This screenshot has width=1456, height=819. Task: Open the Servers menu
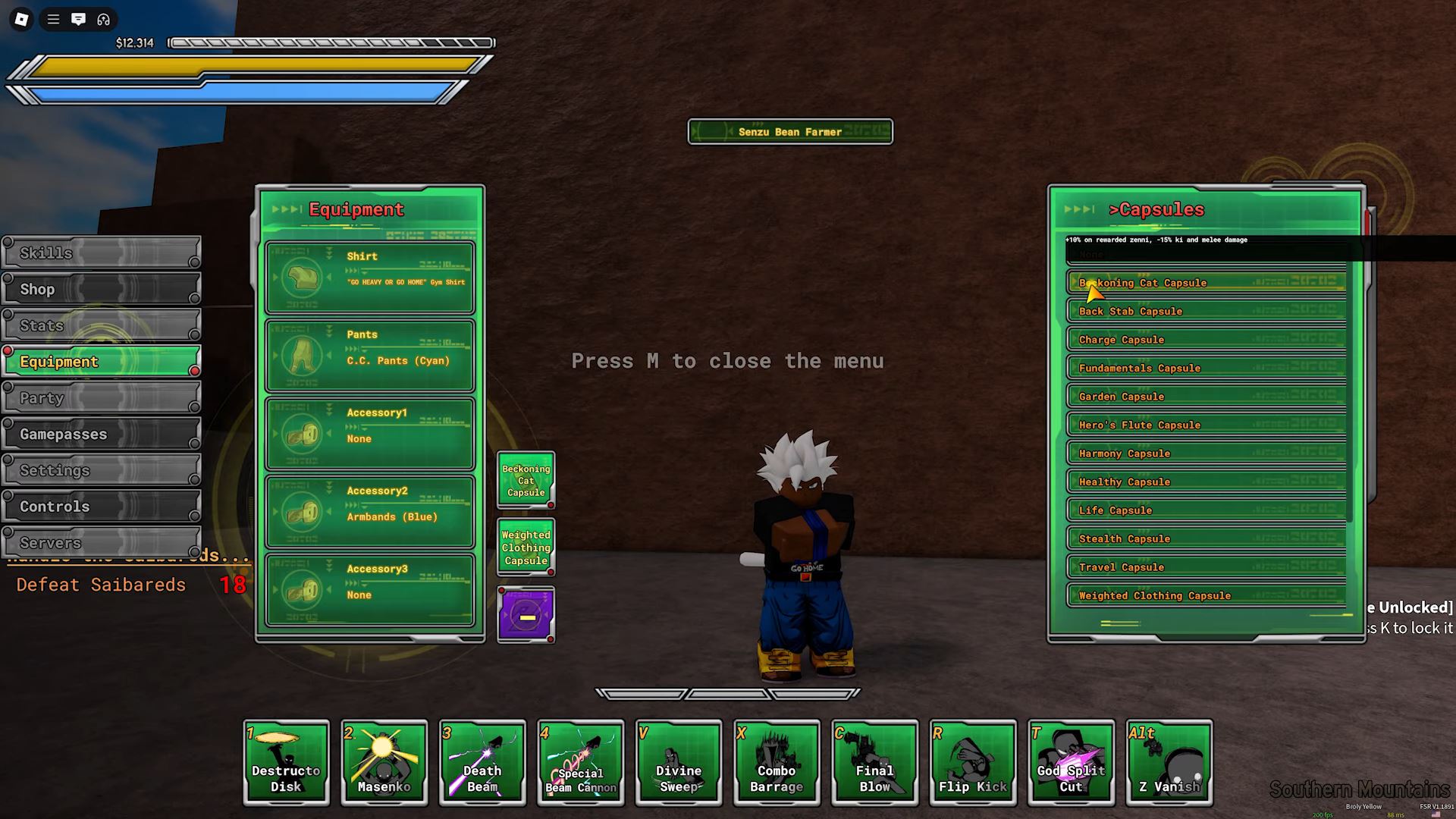(102, 542)
